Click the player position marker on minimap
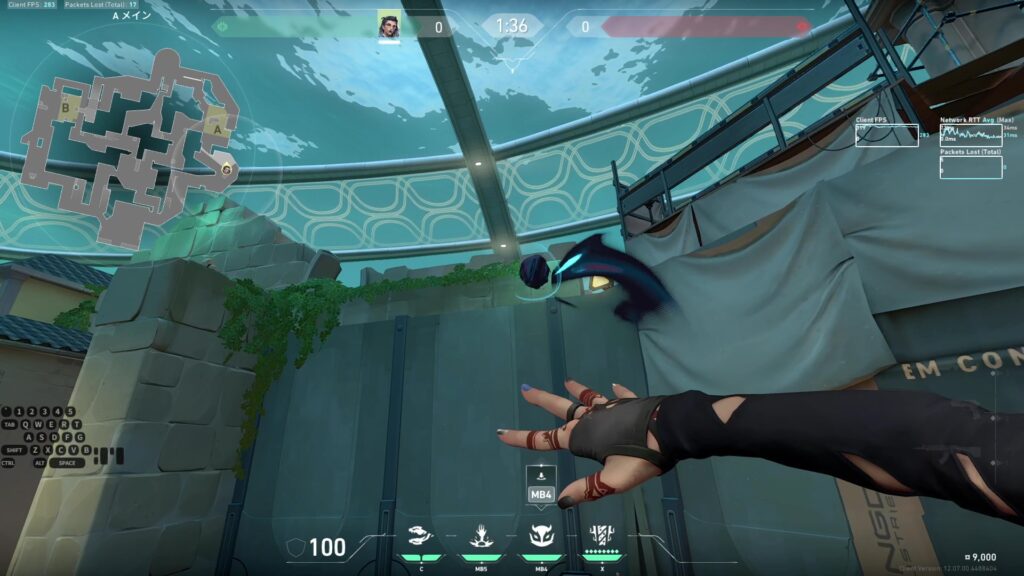Viewport: 1024px width, 576px height. click(x=227, y=168)
